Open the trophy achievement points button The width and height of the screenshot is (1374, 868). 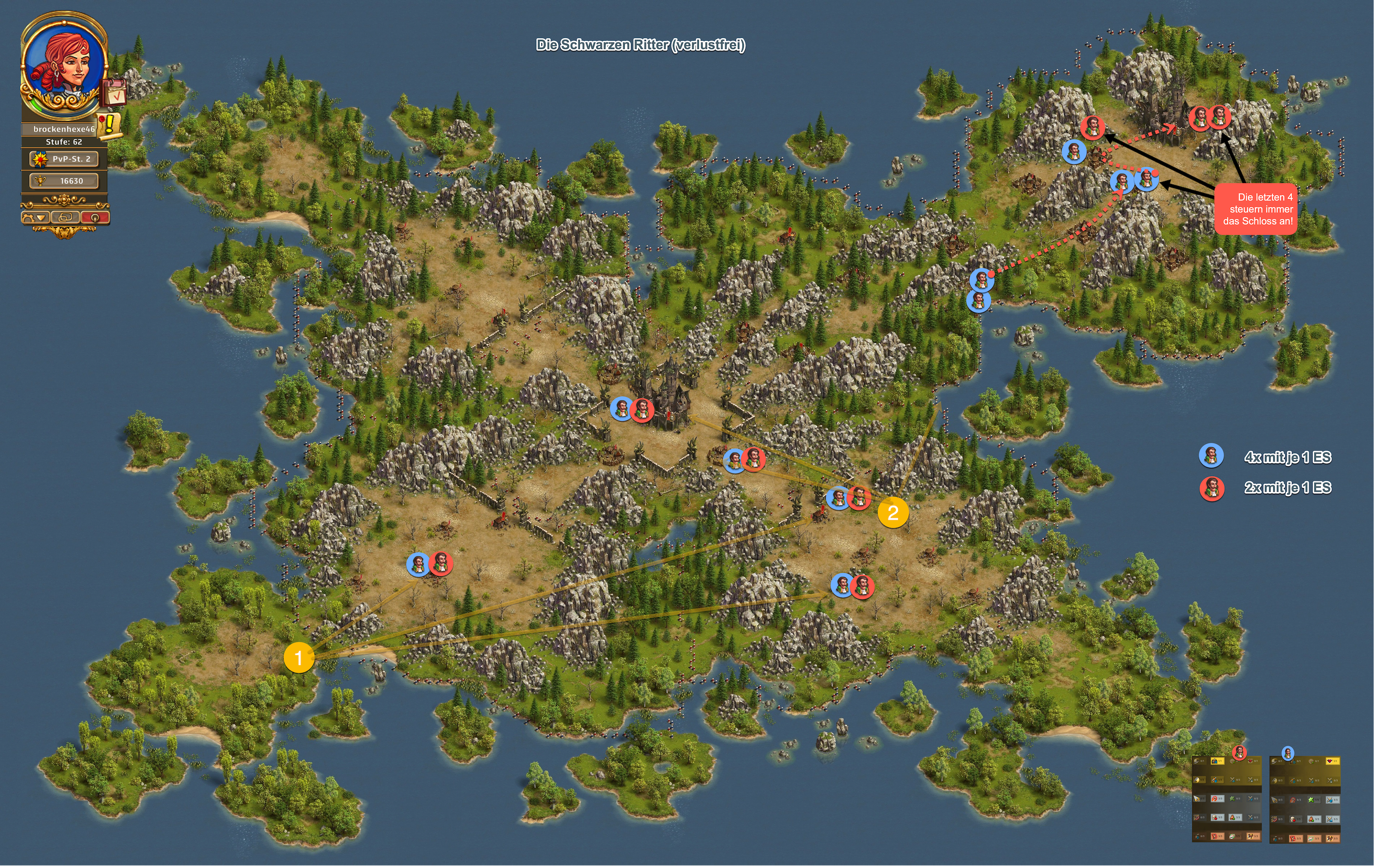[64, 181]
